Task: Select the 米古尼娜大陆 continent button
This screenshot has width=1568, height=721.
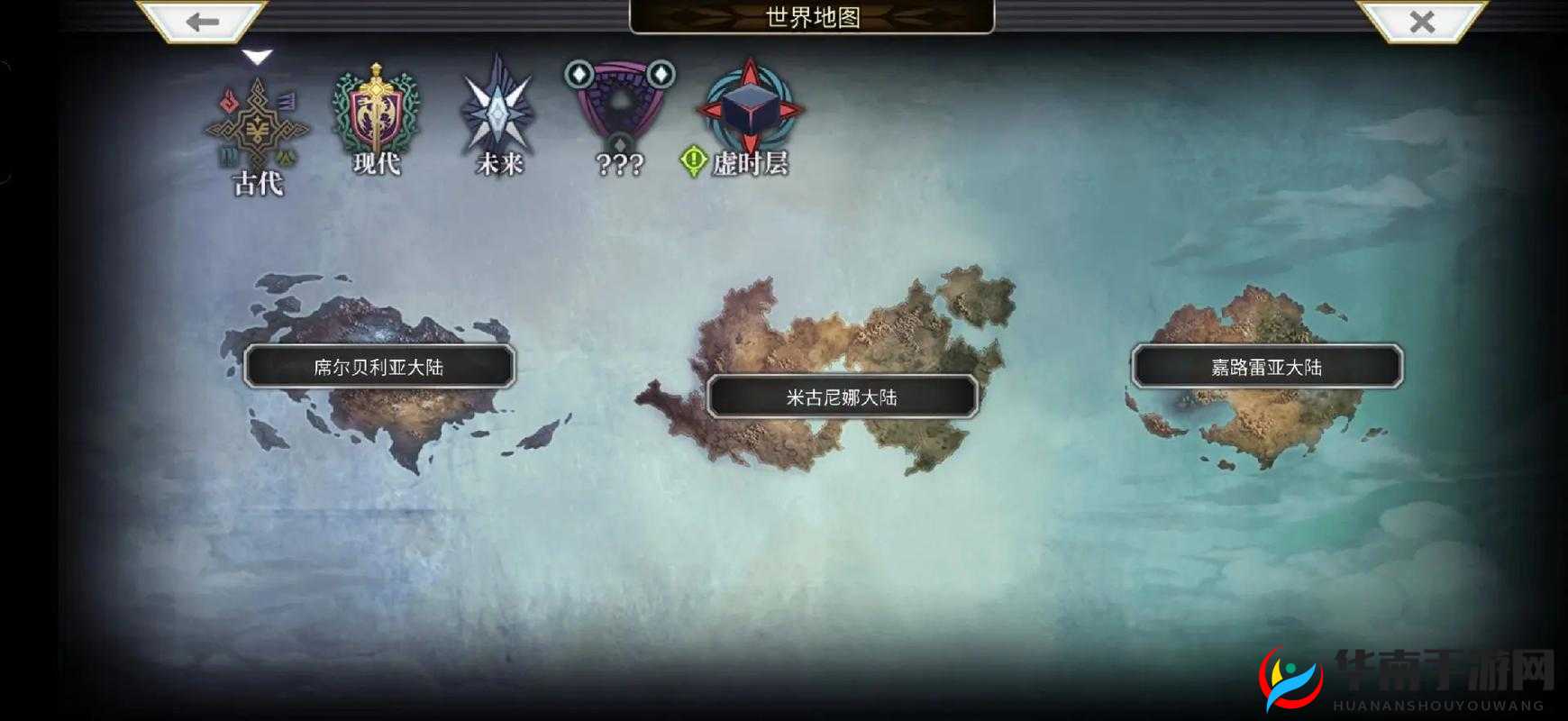Action: (x=843, y=394)
